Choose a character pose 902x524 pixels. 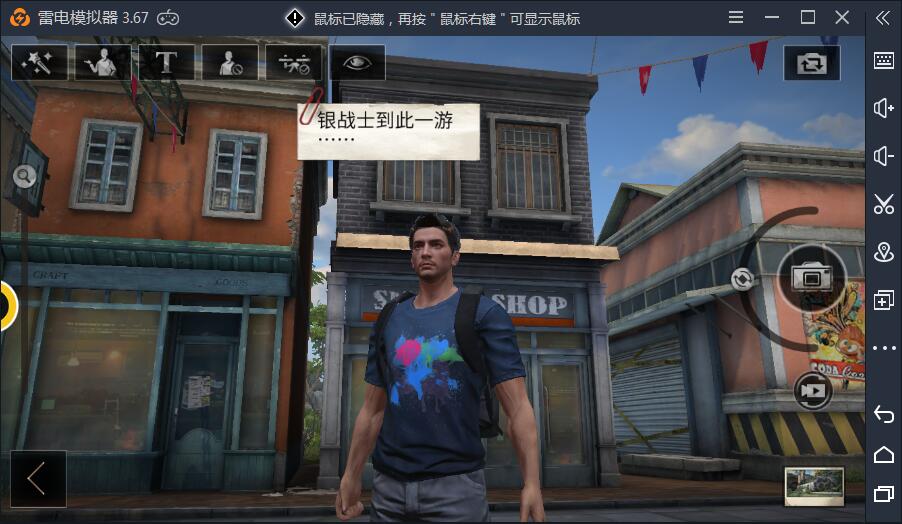pos(103,62)
